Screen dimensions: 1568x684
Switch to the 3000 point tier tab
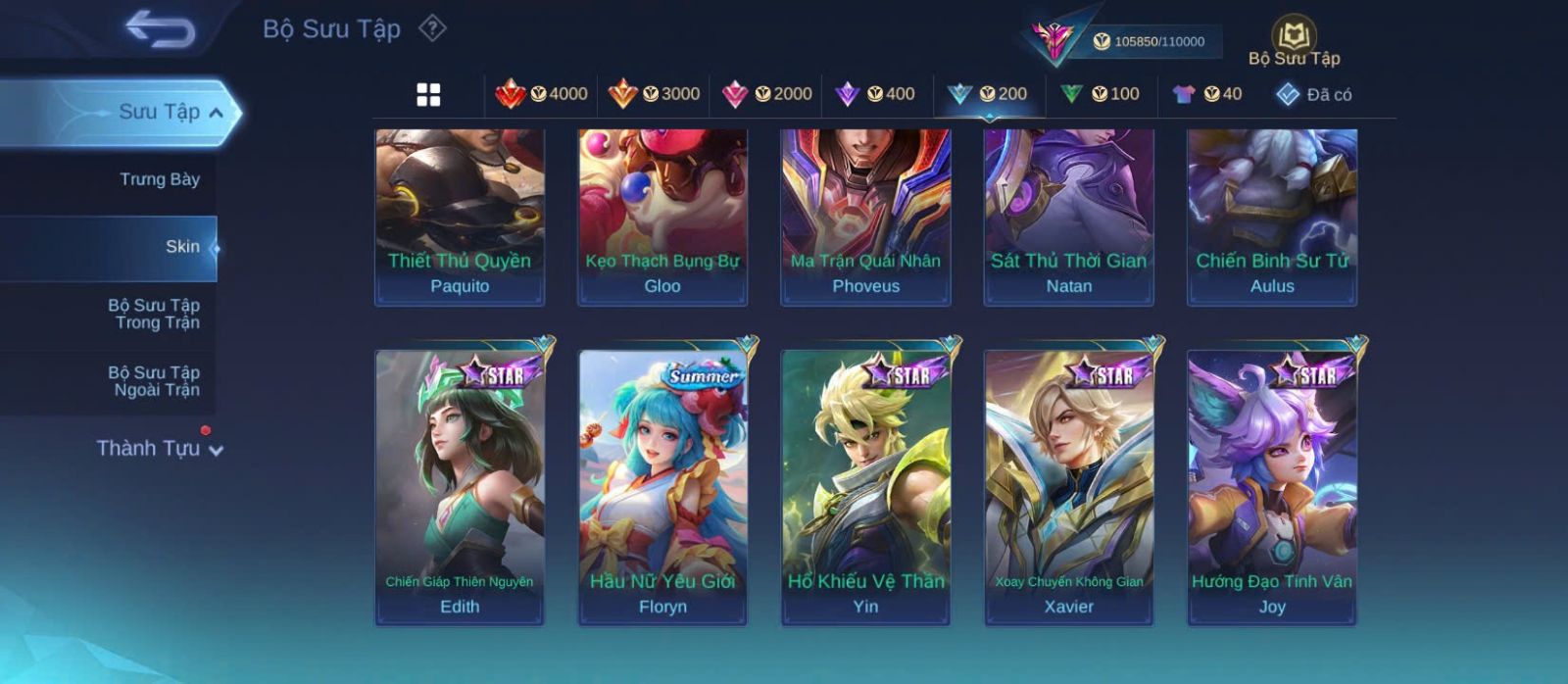(x=654, y=94)
